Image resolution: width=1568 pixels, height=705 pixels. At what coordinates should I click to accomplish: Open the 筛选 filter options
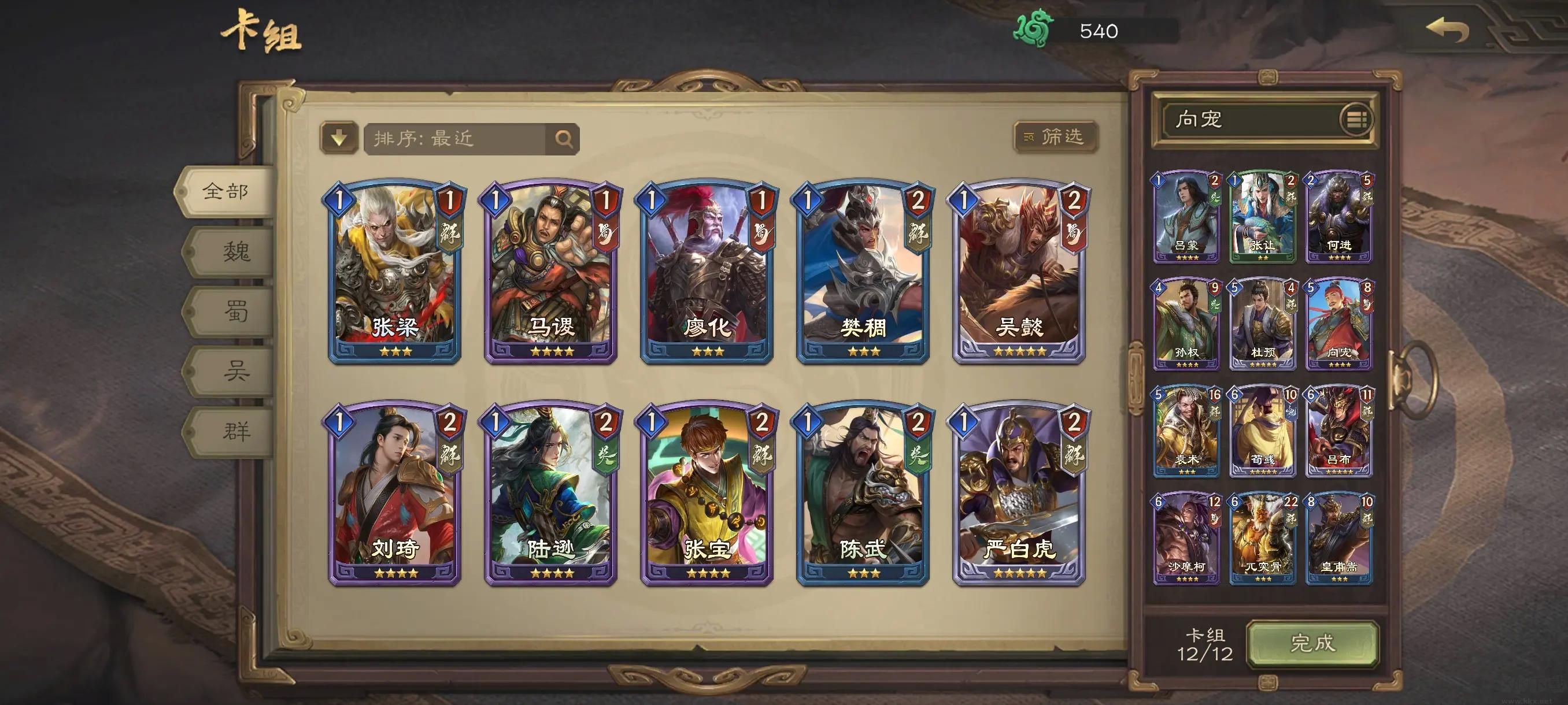[x=1056, y=137]
